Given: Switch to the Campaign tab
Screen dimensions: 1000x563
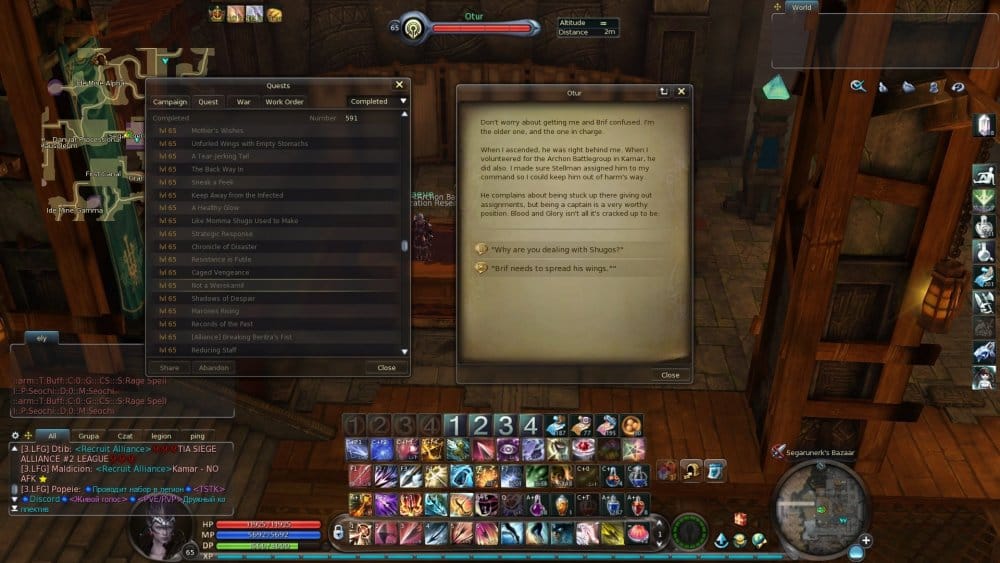Looking at the screenshot, I should pos(170,101).
